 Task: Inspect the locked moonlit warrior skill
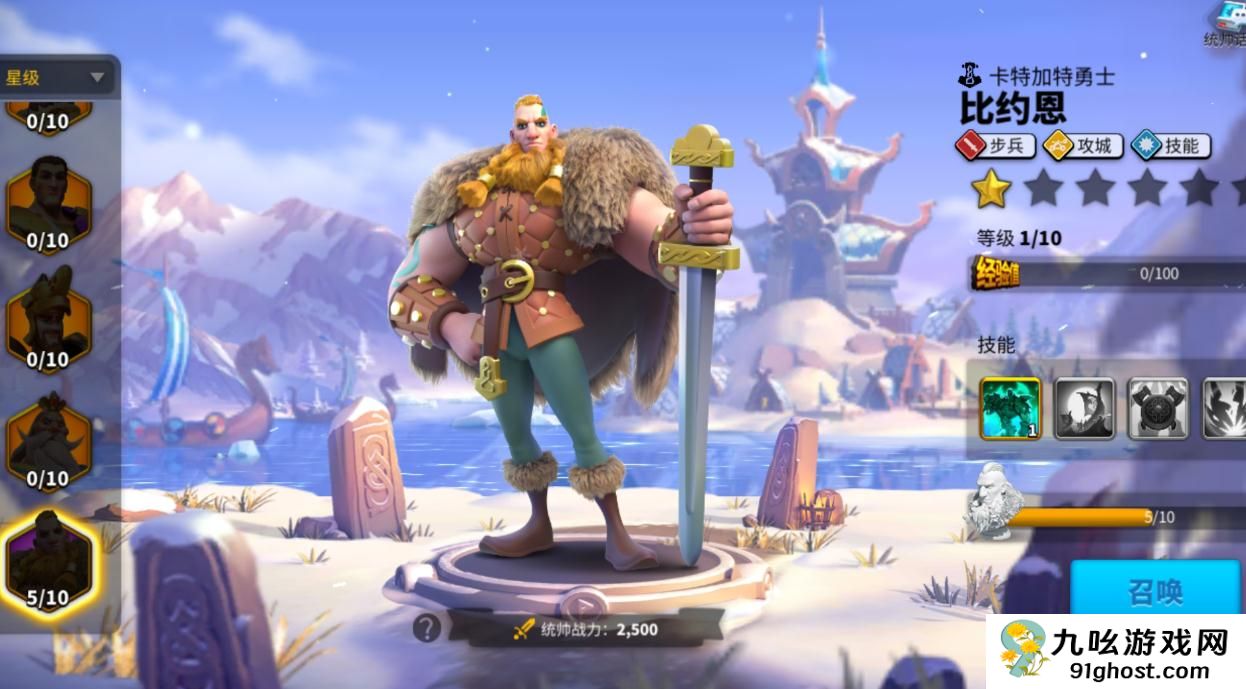pyautogui.click(x=1085, y=408)
